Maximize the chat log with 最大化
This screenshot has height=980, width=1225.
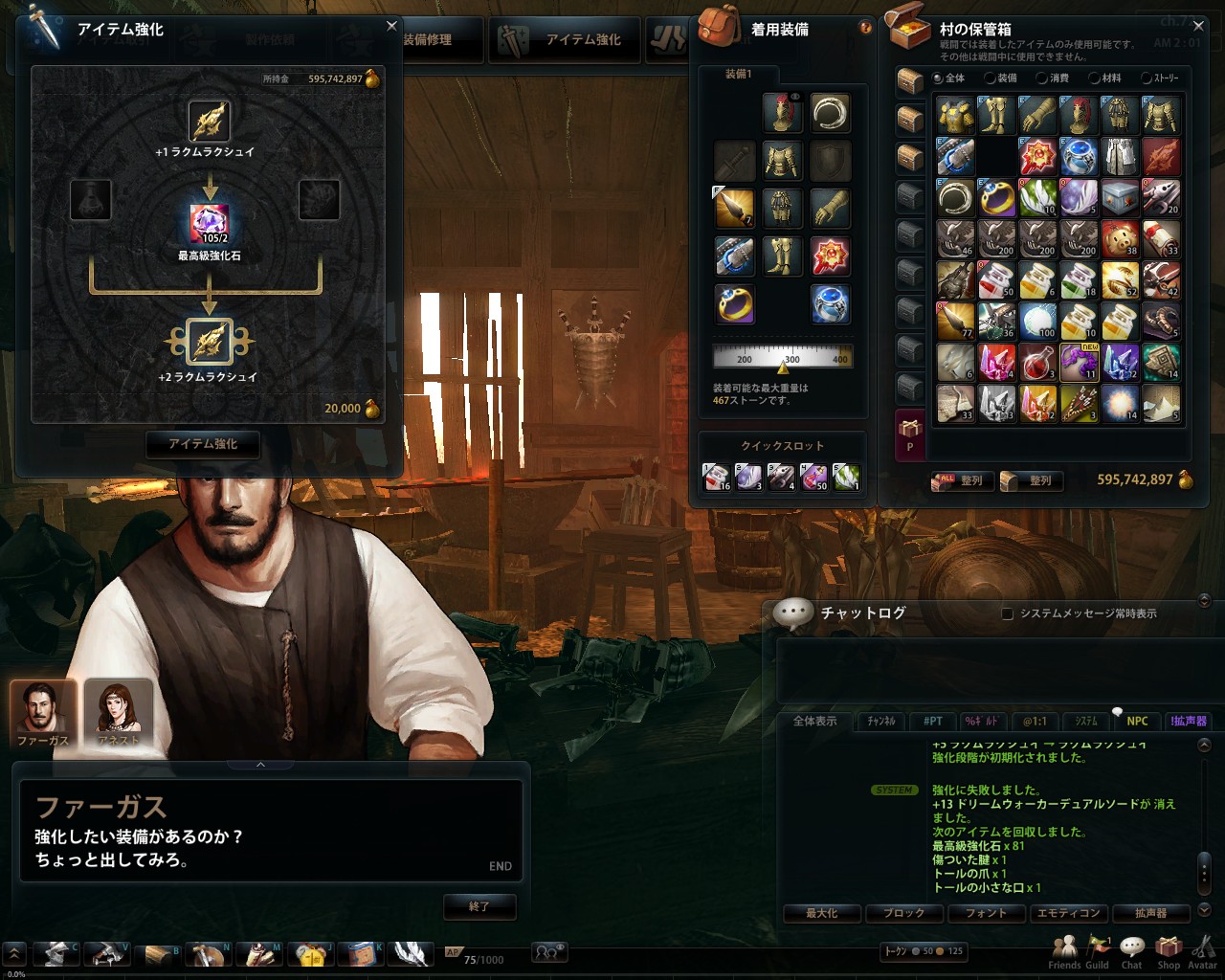(x=821, y=913)
